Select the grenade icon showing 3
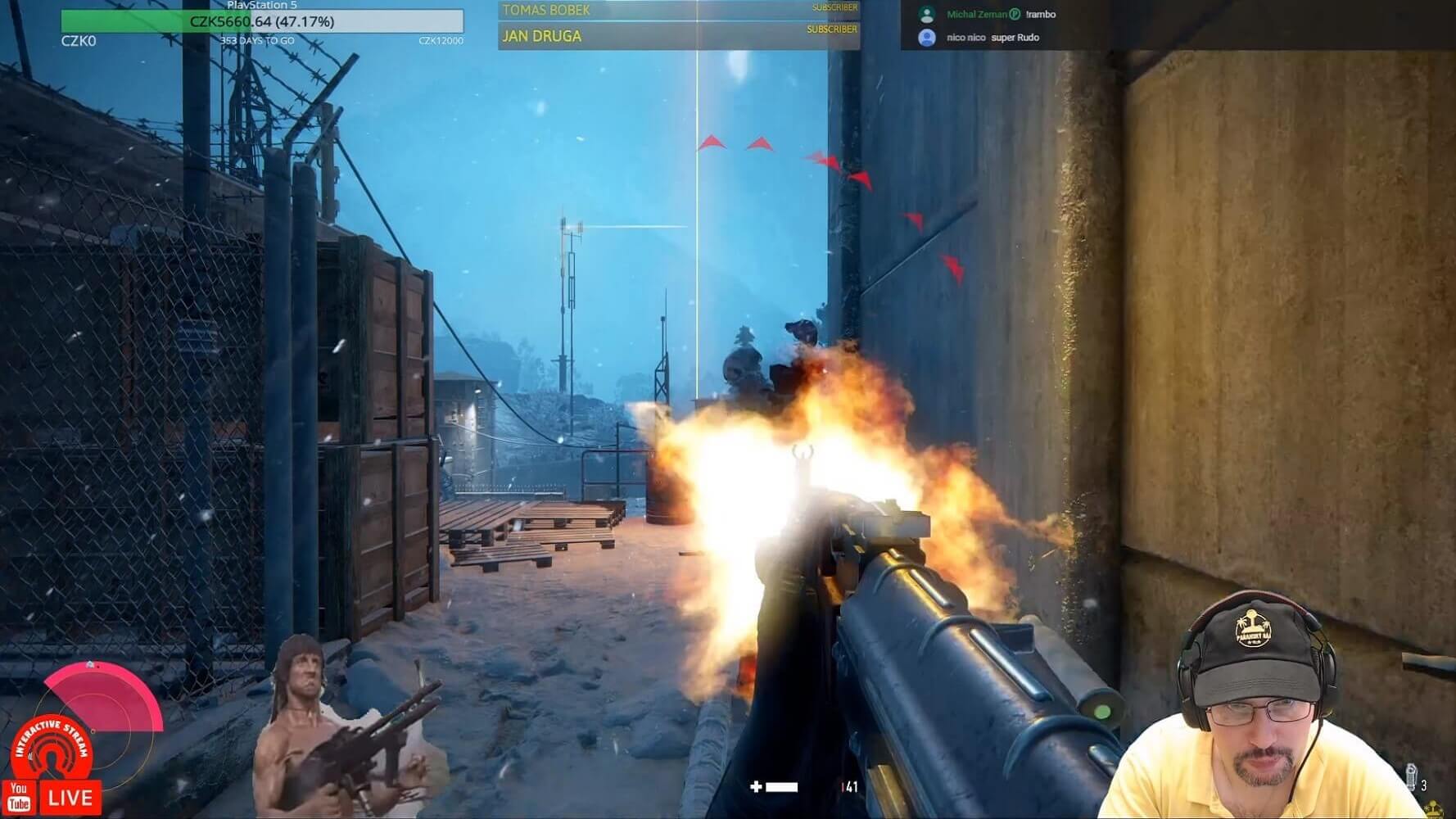This screenshot has height=819, width=1456. 1411,777
